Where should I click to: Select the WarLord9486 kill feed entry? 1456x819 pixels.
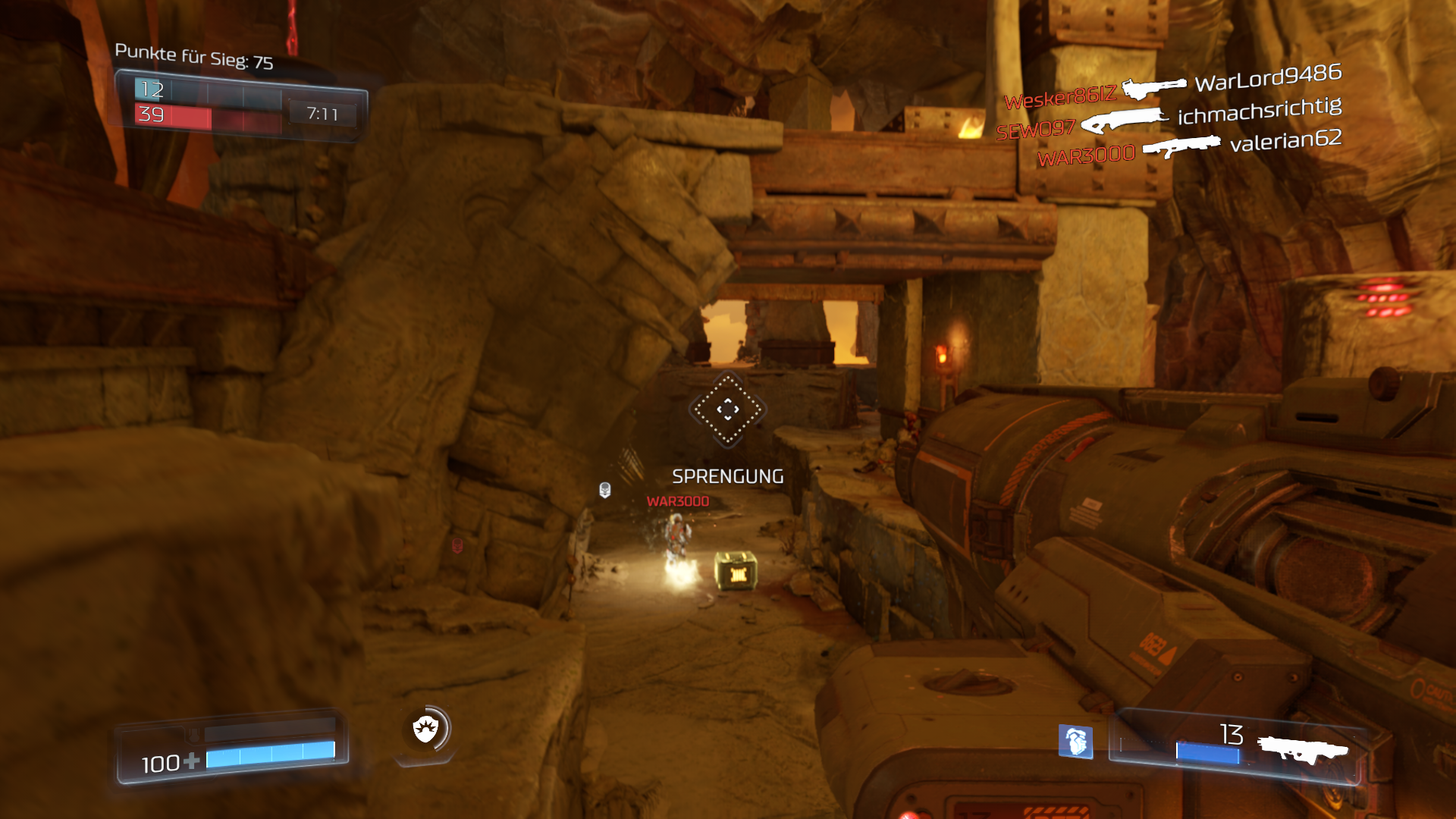[1268, 77]
